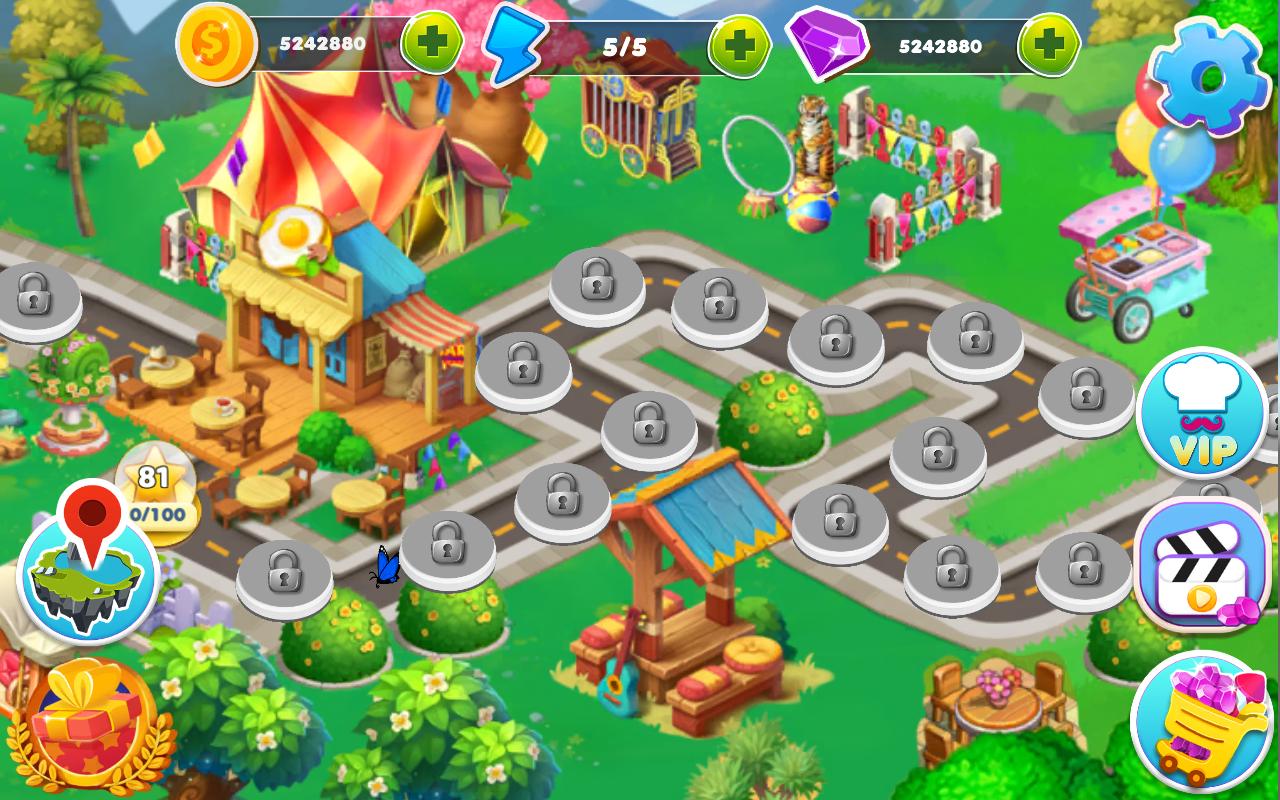Refill energy using the lightning plus button
Image resolution: width=1280 pixels, height=800 pixels.
[x=739, y=46]
